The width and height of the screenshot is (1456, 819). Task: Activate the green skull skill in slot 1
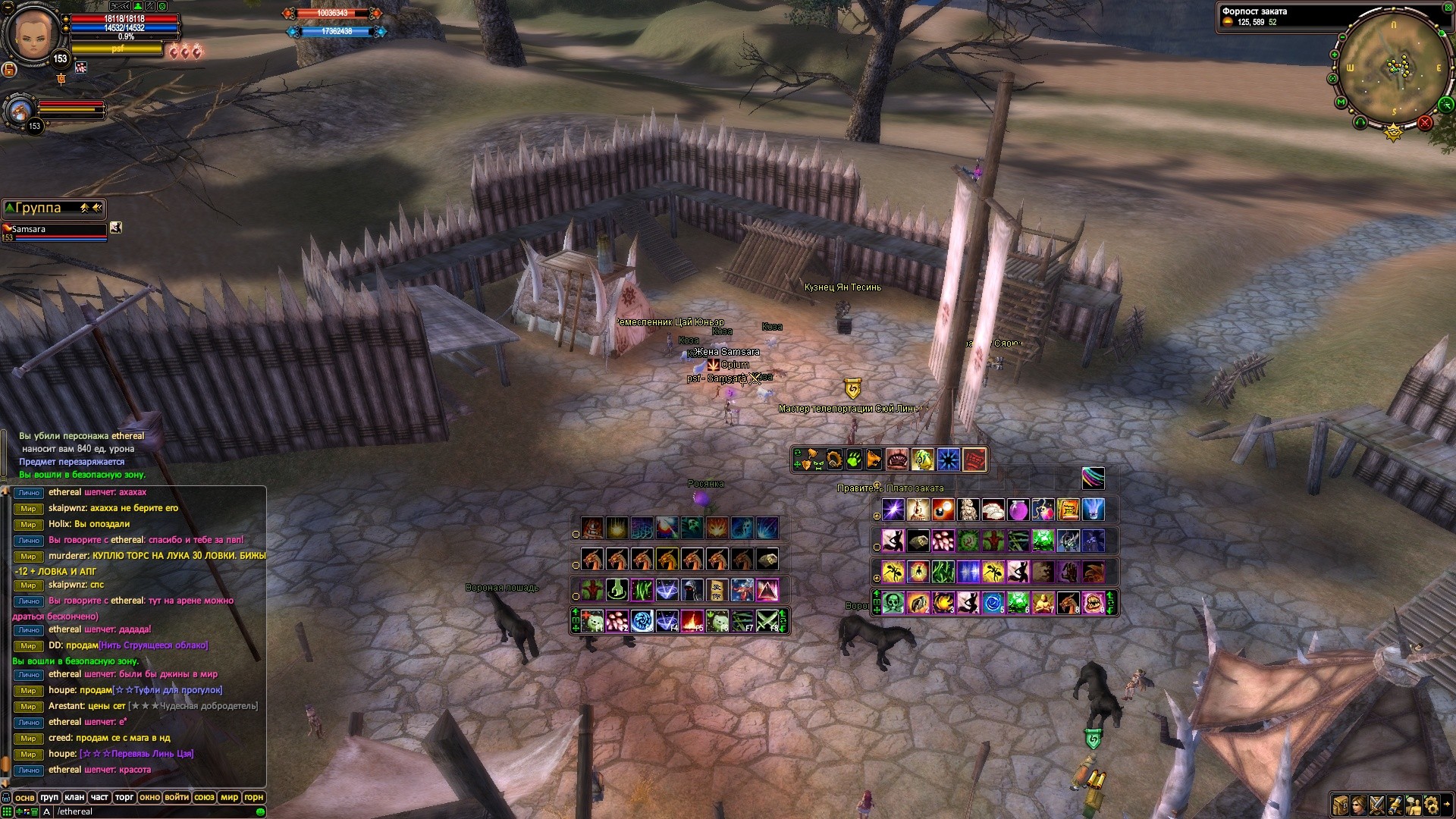click(x=893, y=603)
